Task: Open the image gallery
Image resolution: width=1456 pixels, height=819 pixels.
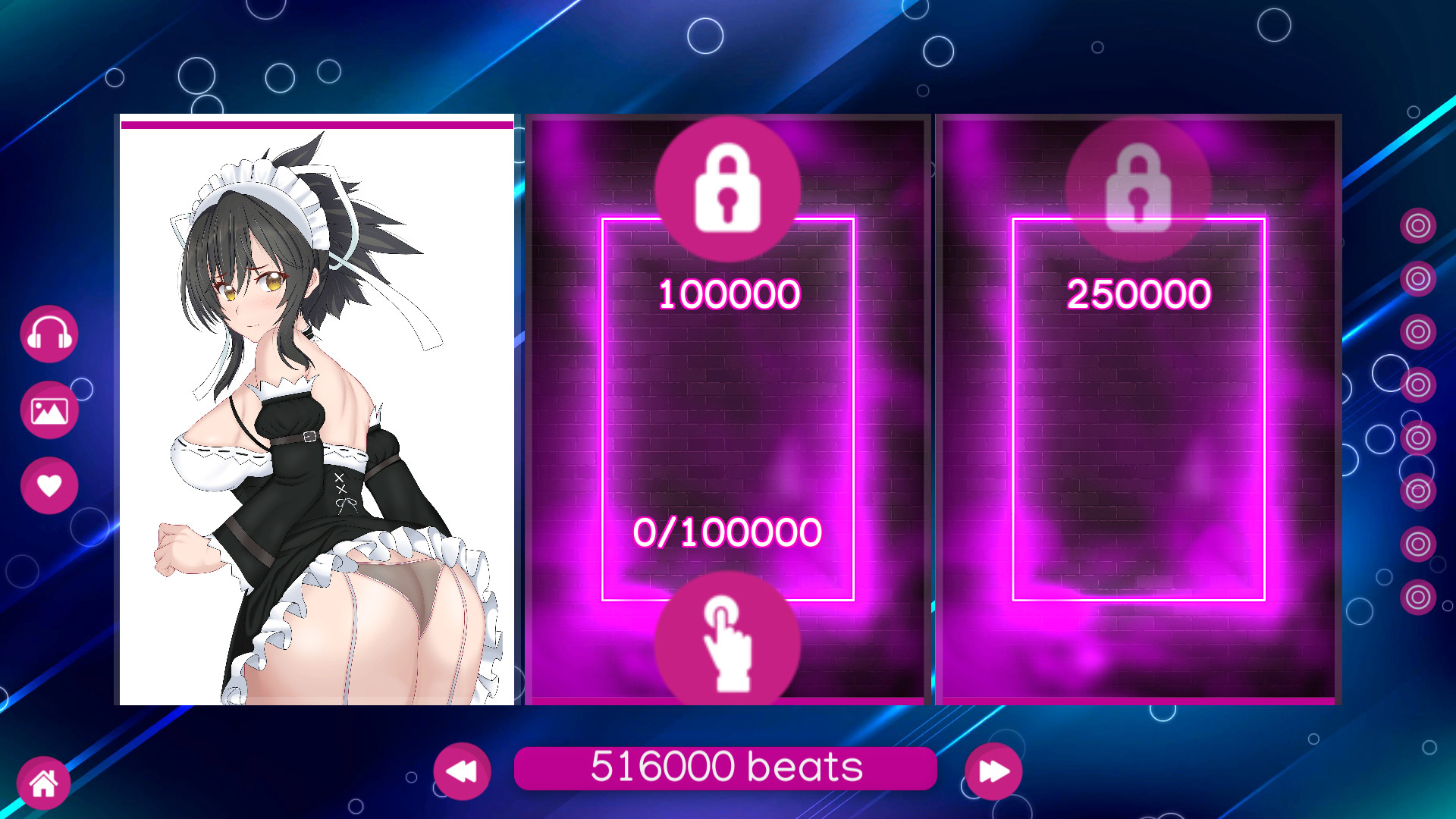Action: 48,409
